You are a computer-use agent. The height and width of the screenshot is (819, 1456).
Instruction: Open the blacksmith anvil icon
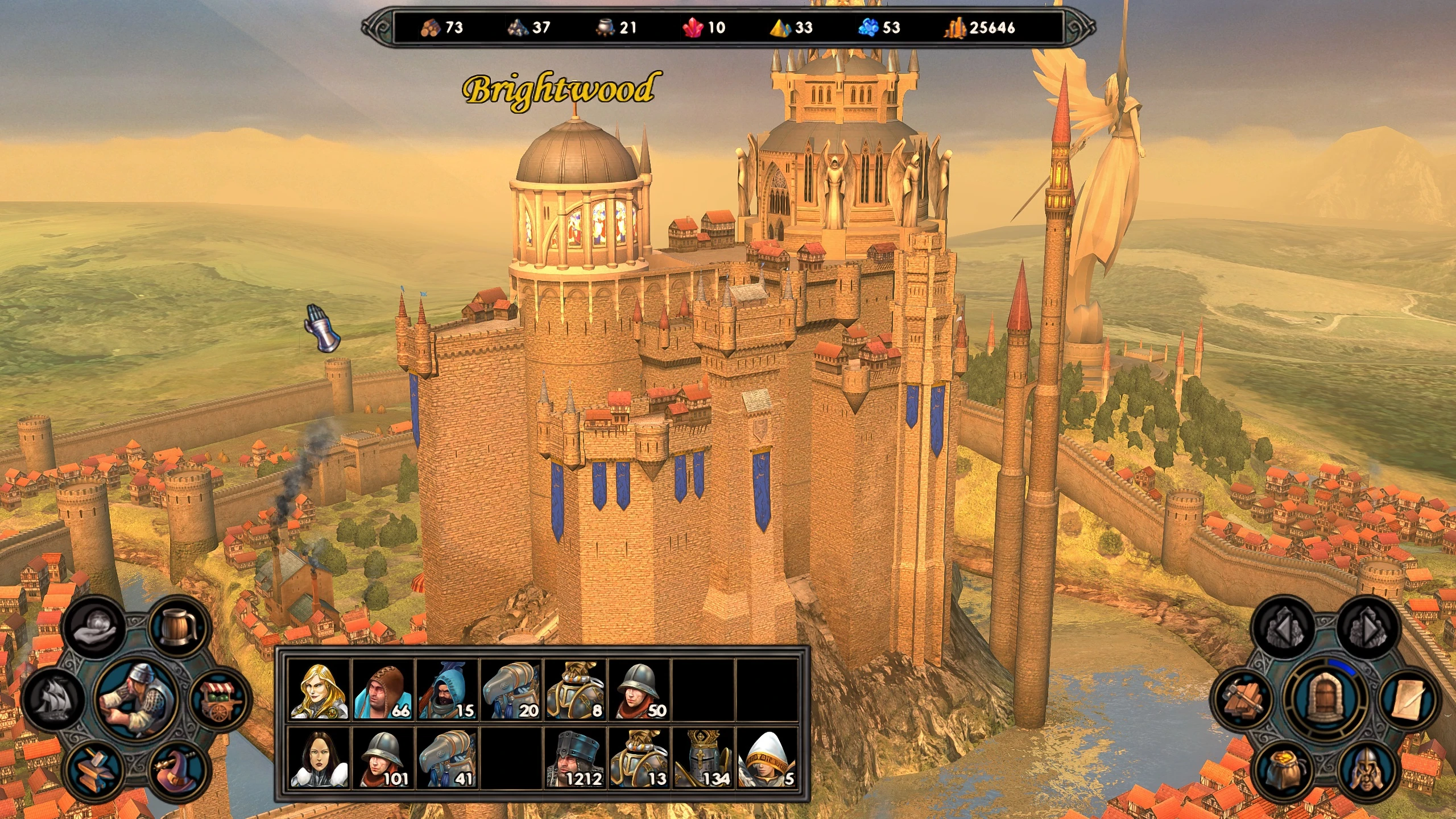point(94,770)
